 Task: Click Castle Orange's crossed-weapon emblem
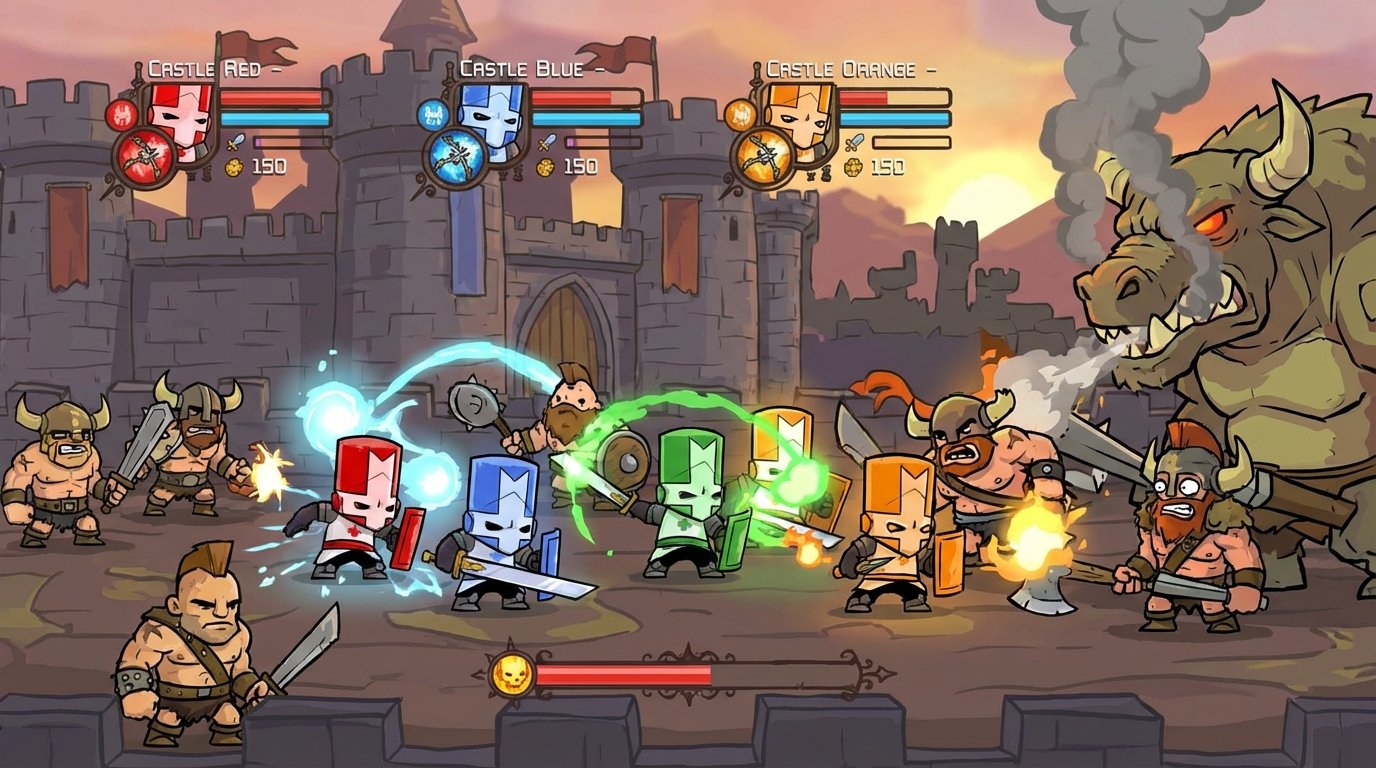764,155
